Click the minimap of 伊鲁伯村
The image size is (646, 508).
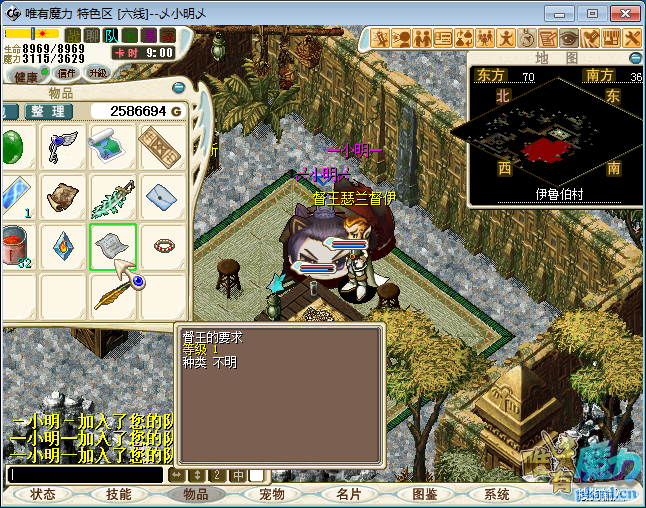click(x=543, y=136)
